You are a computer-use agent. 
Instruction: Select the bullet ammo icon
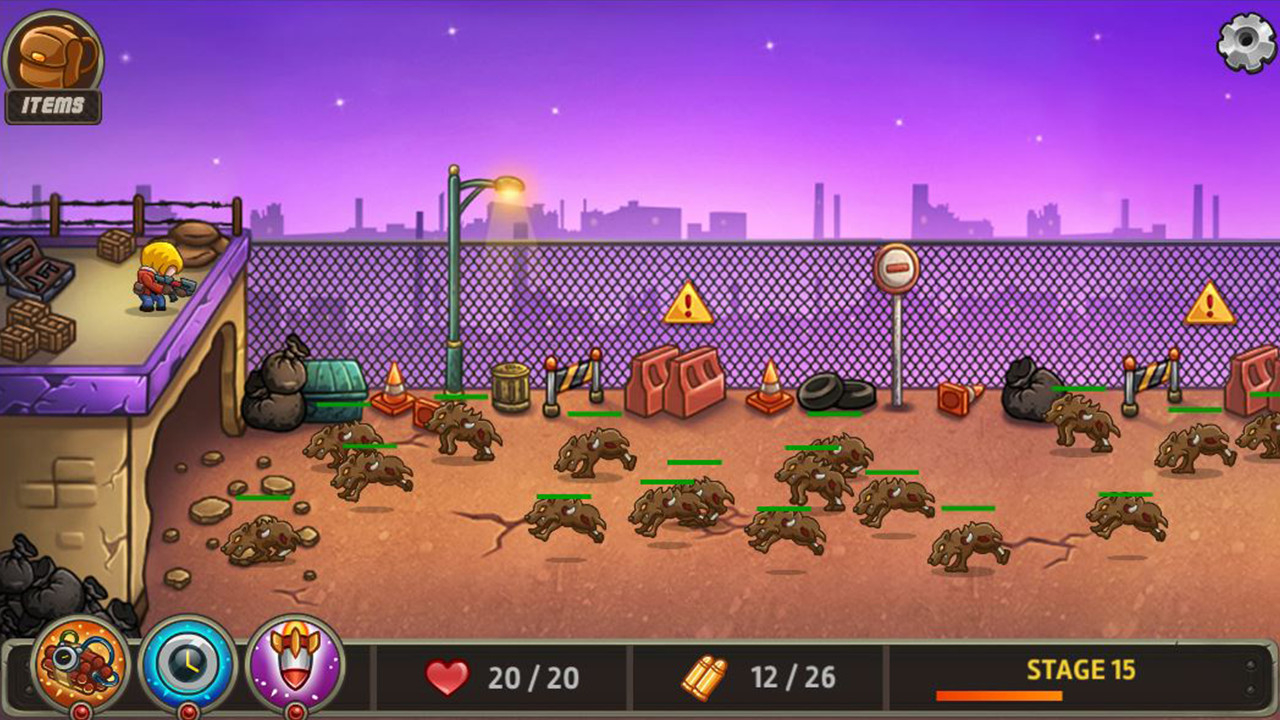pyautogui.click(x=705, y=677)
